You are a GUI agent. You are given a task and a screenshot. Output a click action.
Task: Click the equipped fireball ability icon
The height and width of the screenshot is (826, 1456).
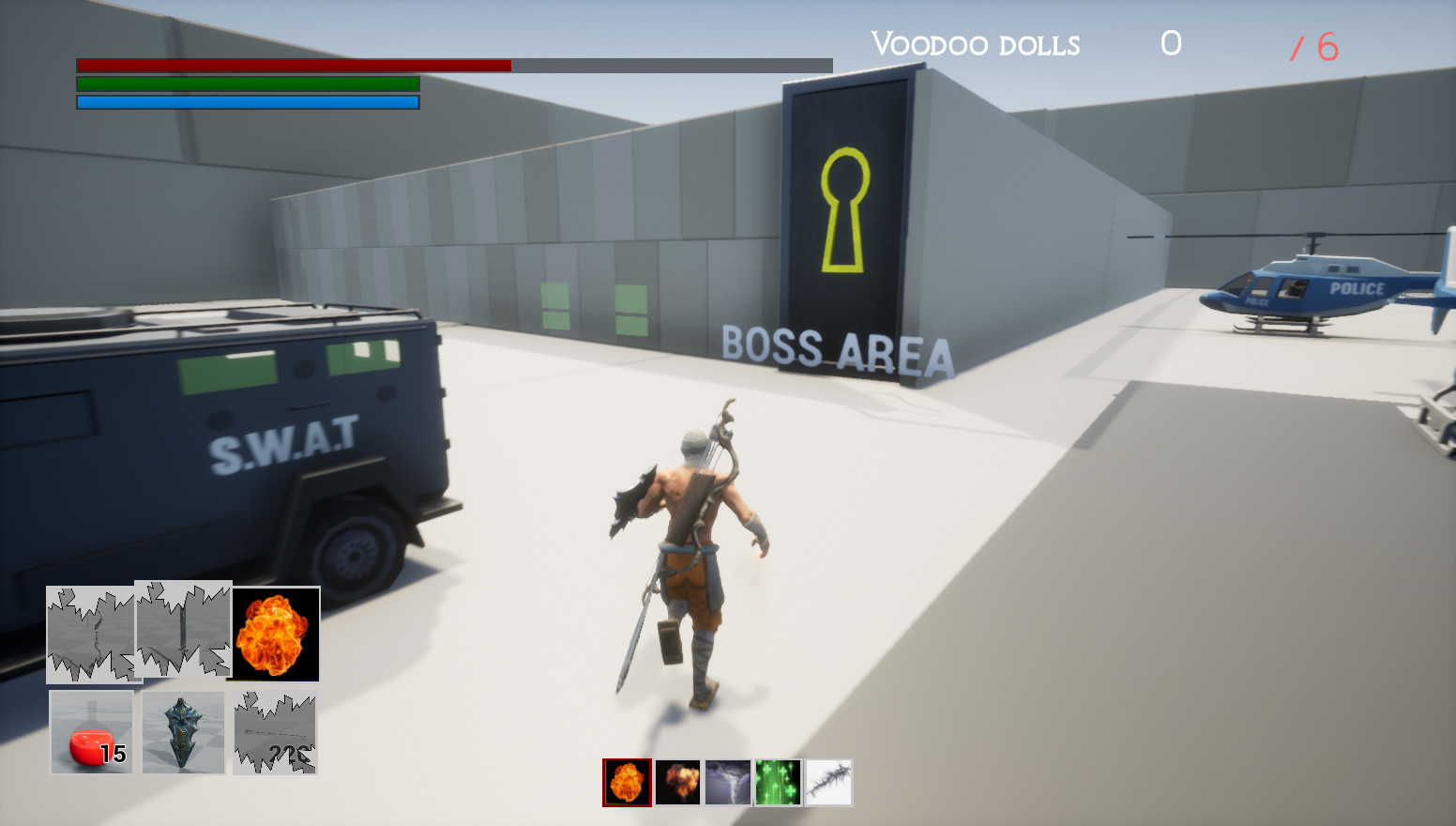(x=277, y=634)
